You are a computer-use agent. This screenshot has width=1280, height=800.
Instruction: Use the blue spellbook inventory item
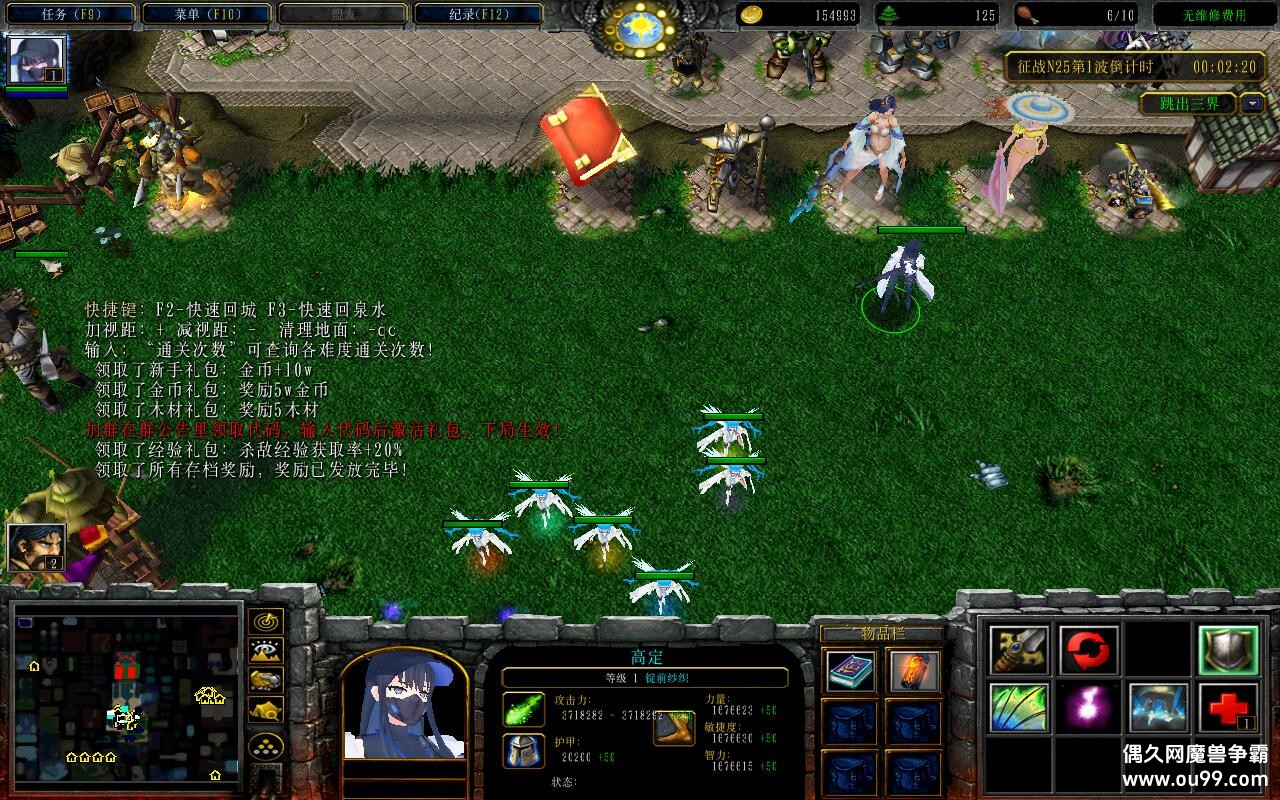(851, 671)
